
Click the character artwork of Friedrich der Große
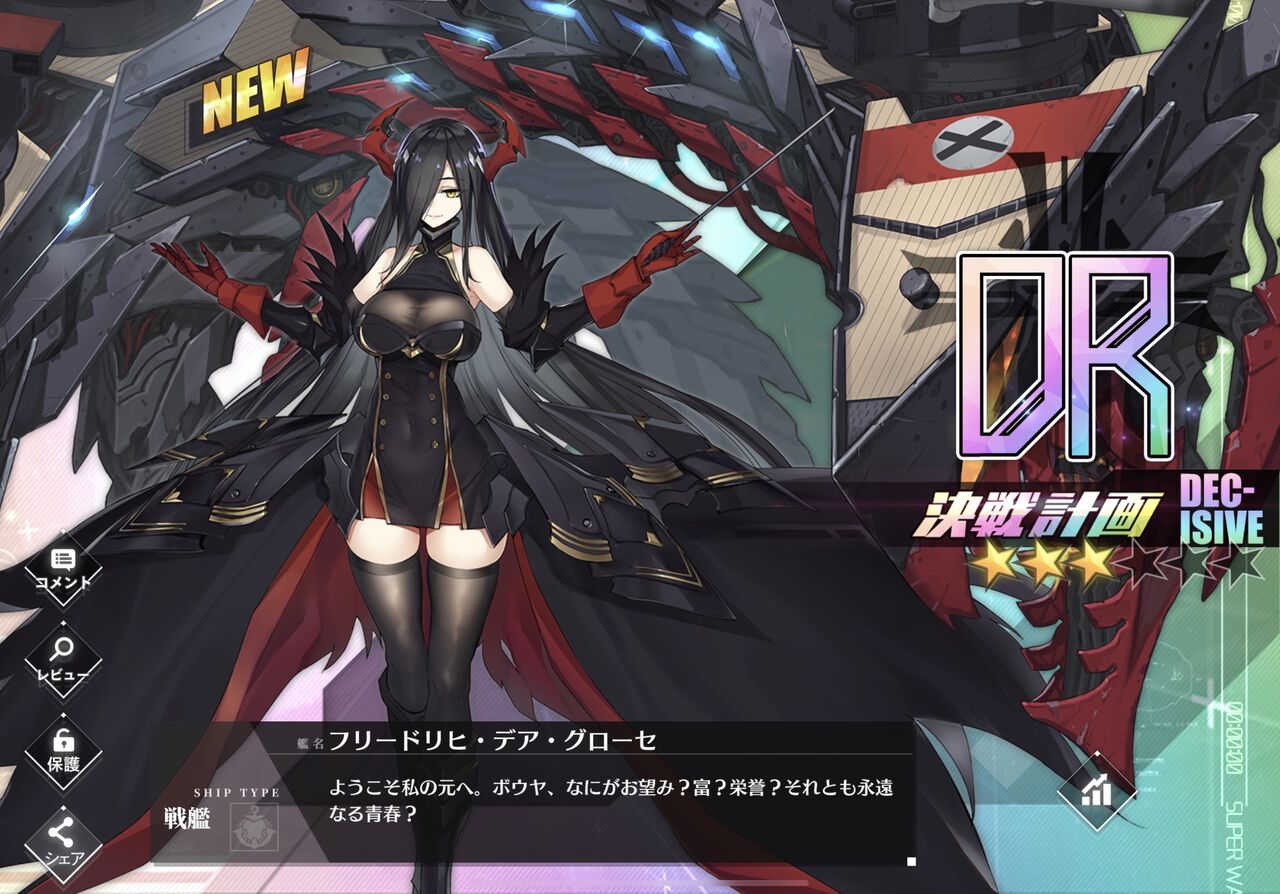430,400
